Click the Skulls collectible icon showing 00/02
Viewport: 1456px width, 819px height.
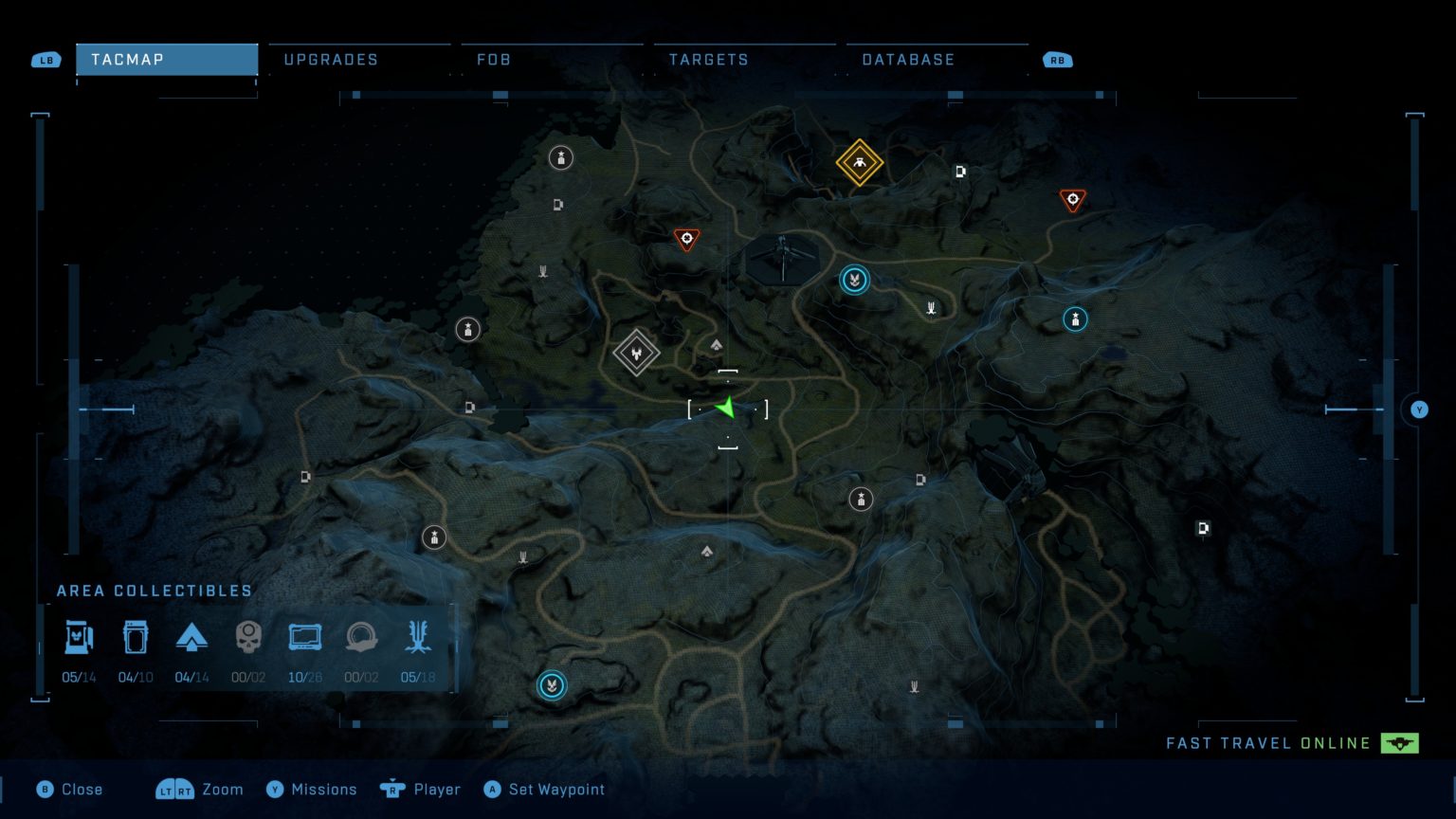point(248,637)
